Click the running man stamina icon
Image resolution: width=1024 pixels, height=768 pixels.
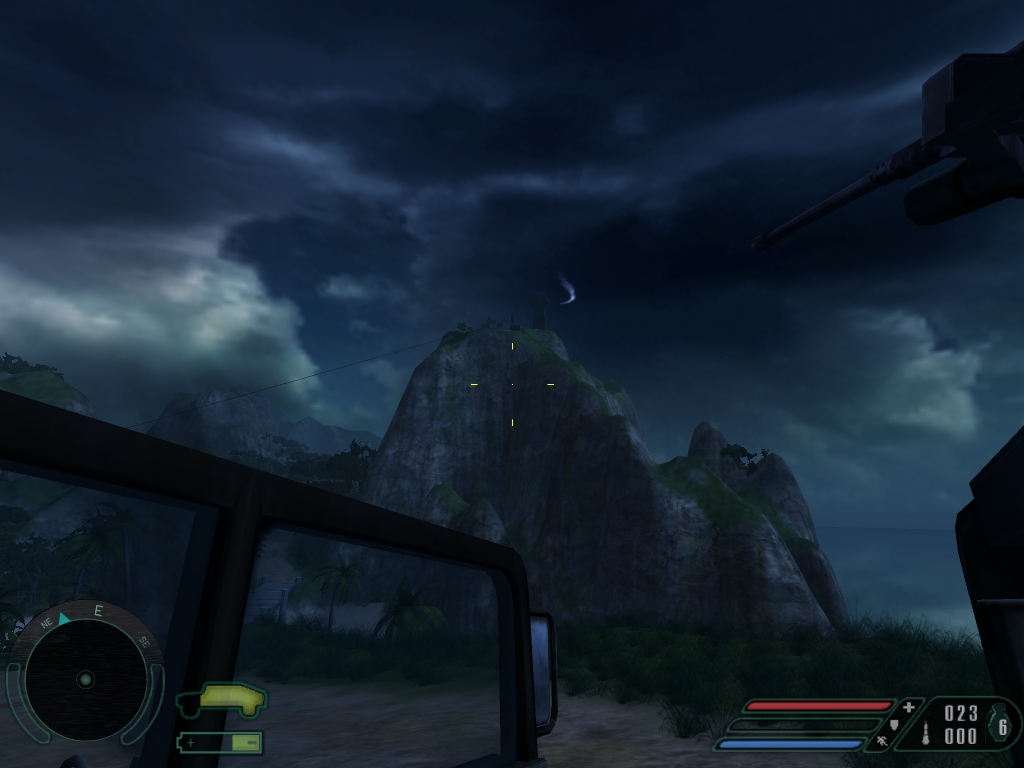[x=881, y=742]
